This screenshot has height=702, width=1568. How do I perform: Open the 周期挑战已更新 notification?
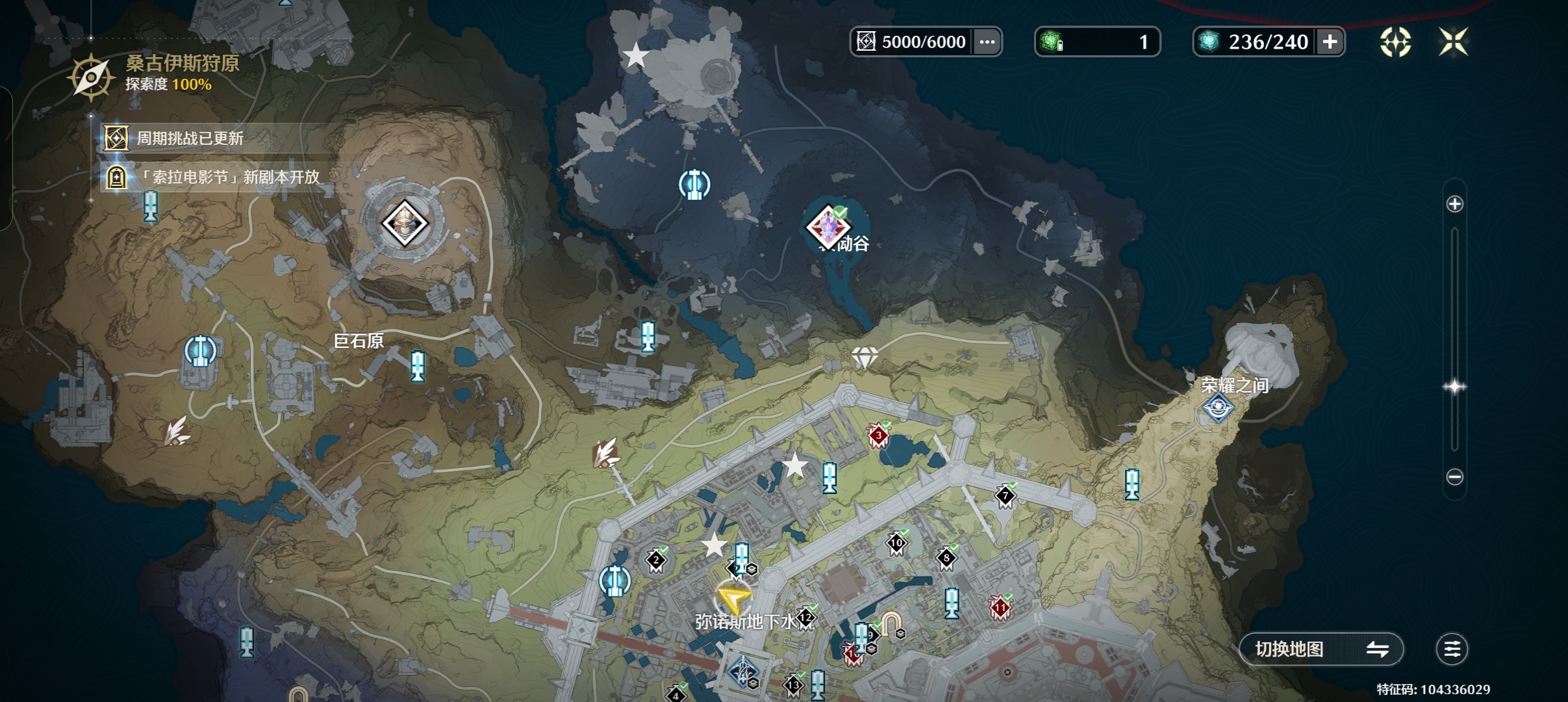click(190, 138)
